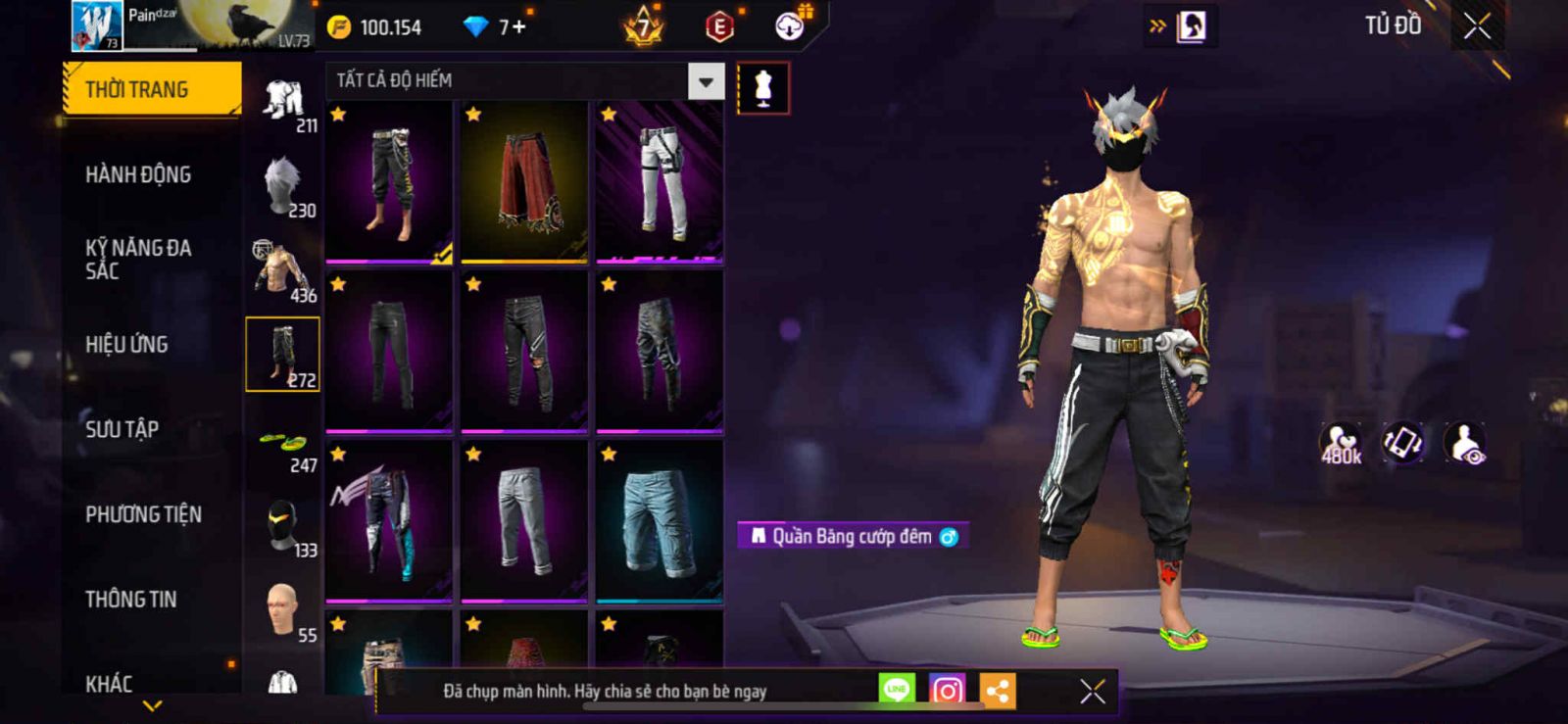The width and height of the screenshot is (1568, 724).
Task: Select the Hiệu Ứng tab
Action: (126, 345)
